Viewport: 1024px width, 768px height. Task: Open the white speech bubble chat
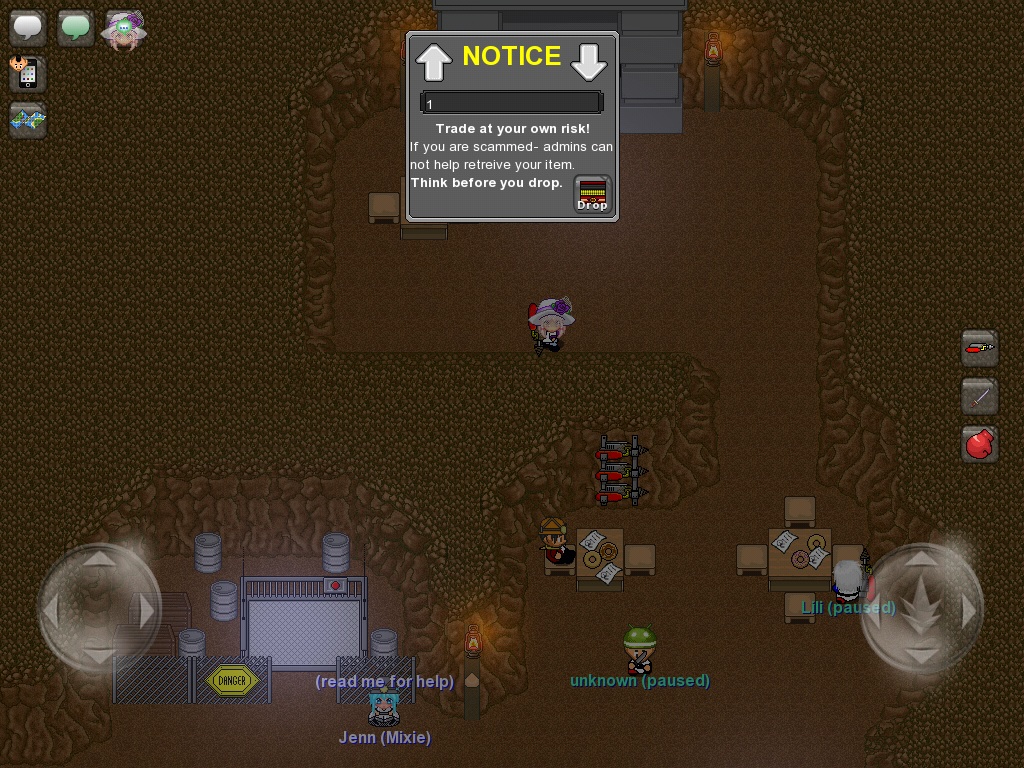(28, 28)
